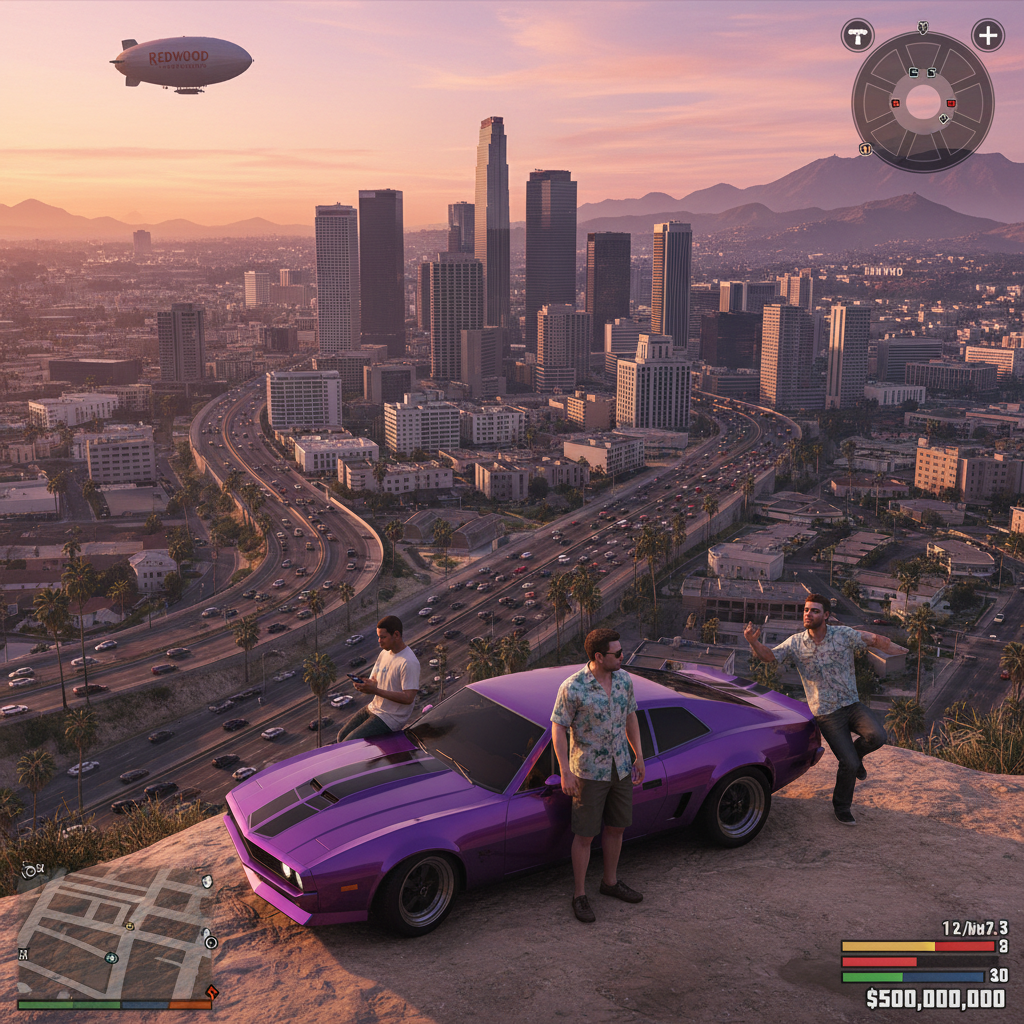Select the yellow marker on the minimap
Viewport: 1024px width, 1024px height.
(x=129, y=926)
